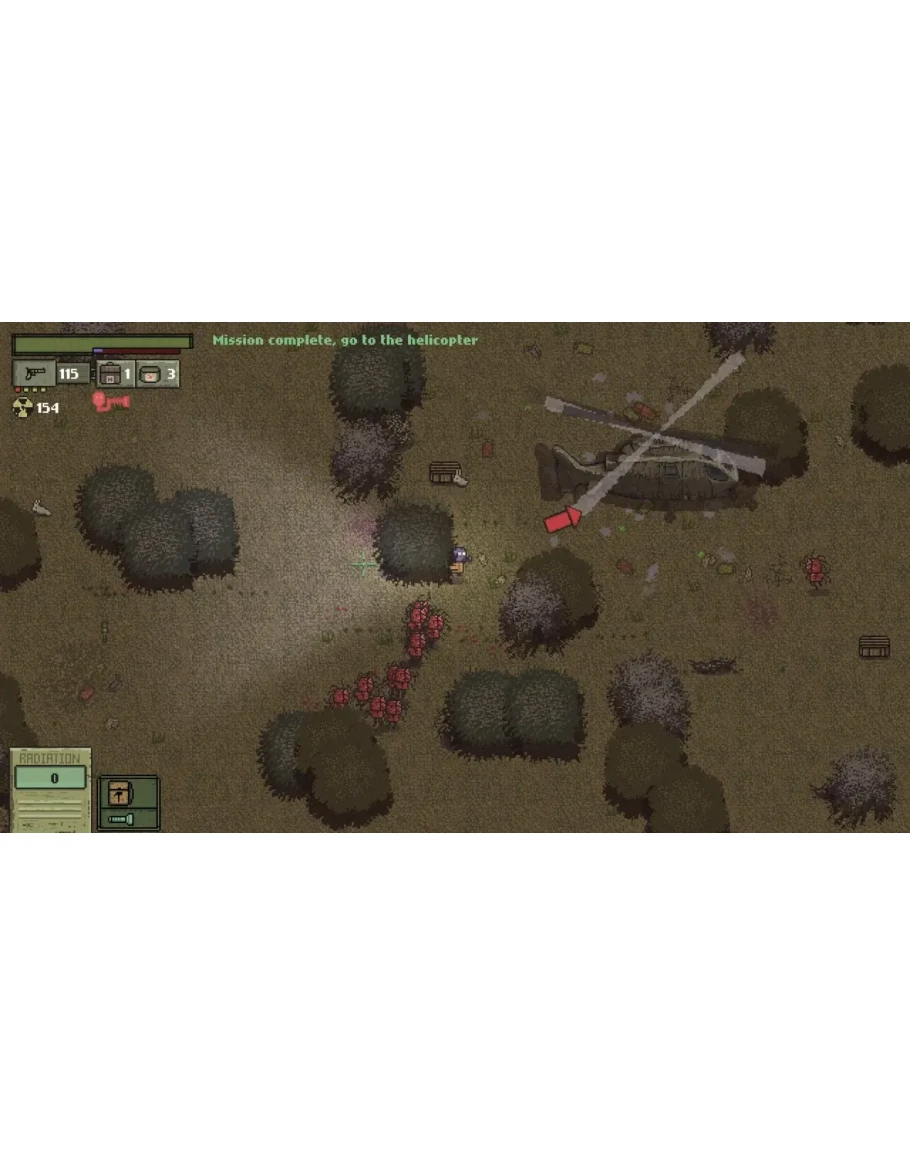Click the mission objective message
Screen dimensions: 910x1155
[345, 340]
